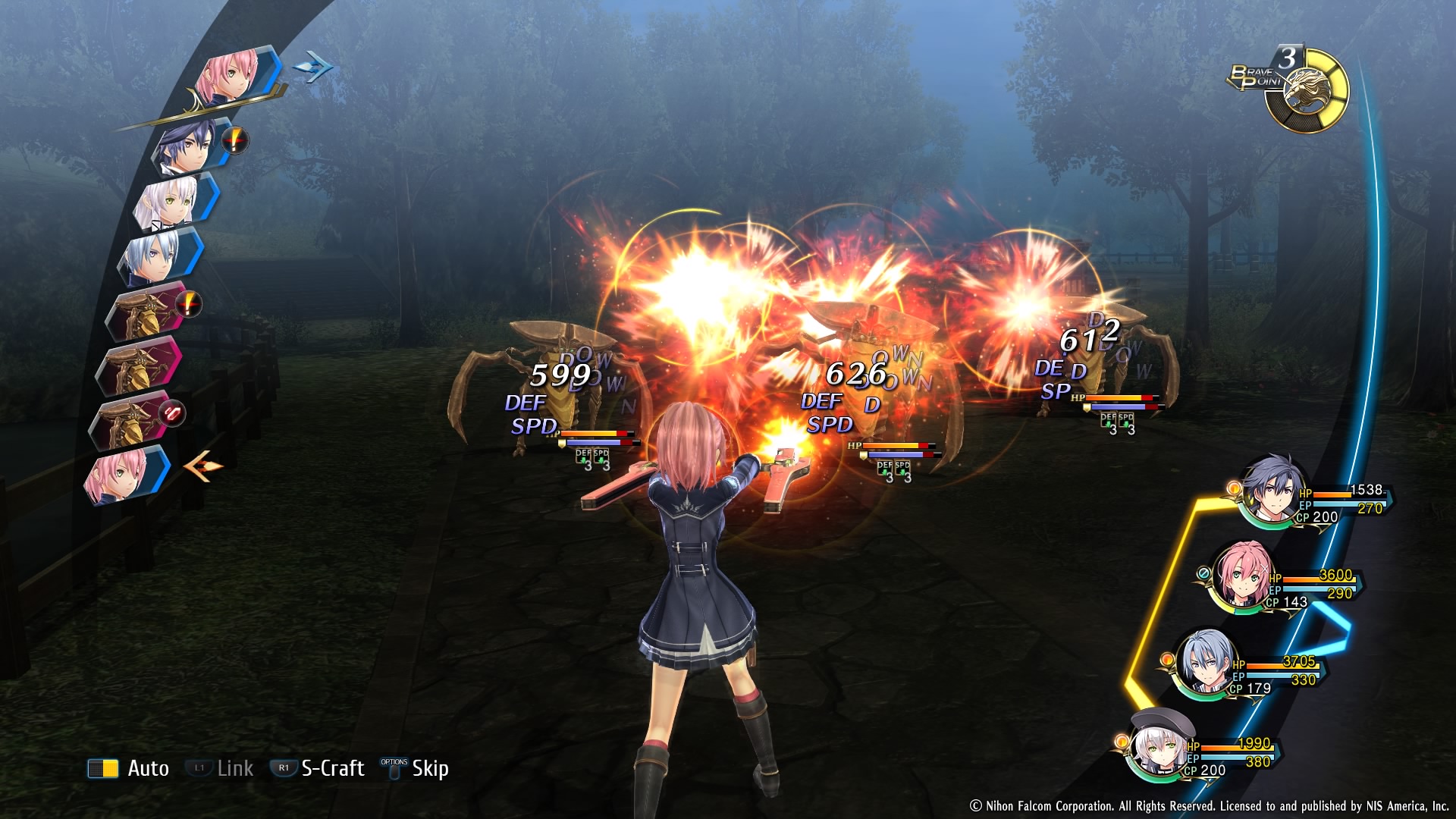Select Juna's party status portrait showing CP 143

pyautogui.click(x=1241, y=575)
